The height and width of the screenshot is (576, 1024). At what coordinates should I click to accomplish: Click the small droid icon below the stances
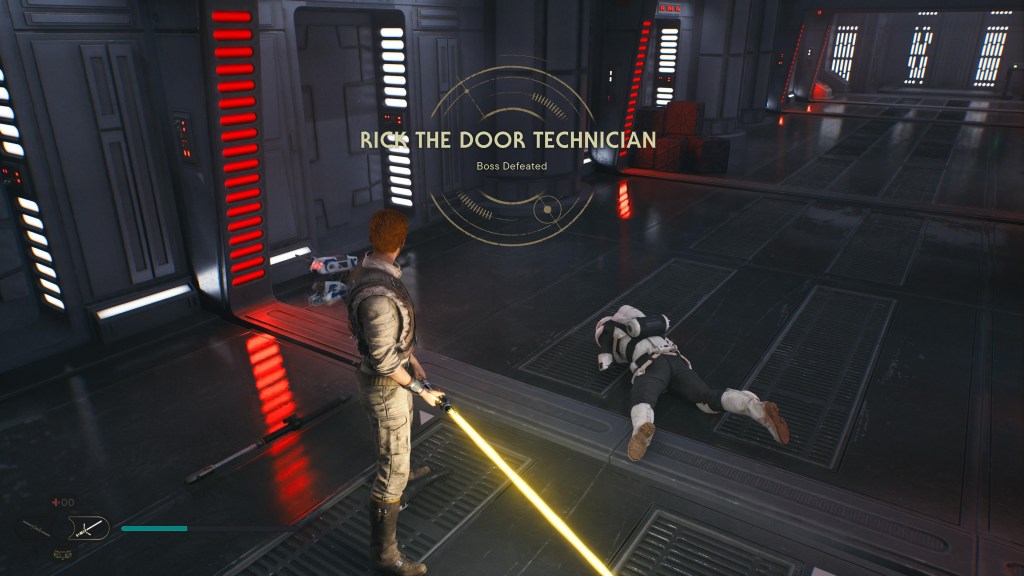62,553
